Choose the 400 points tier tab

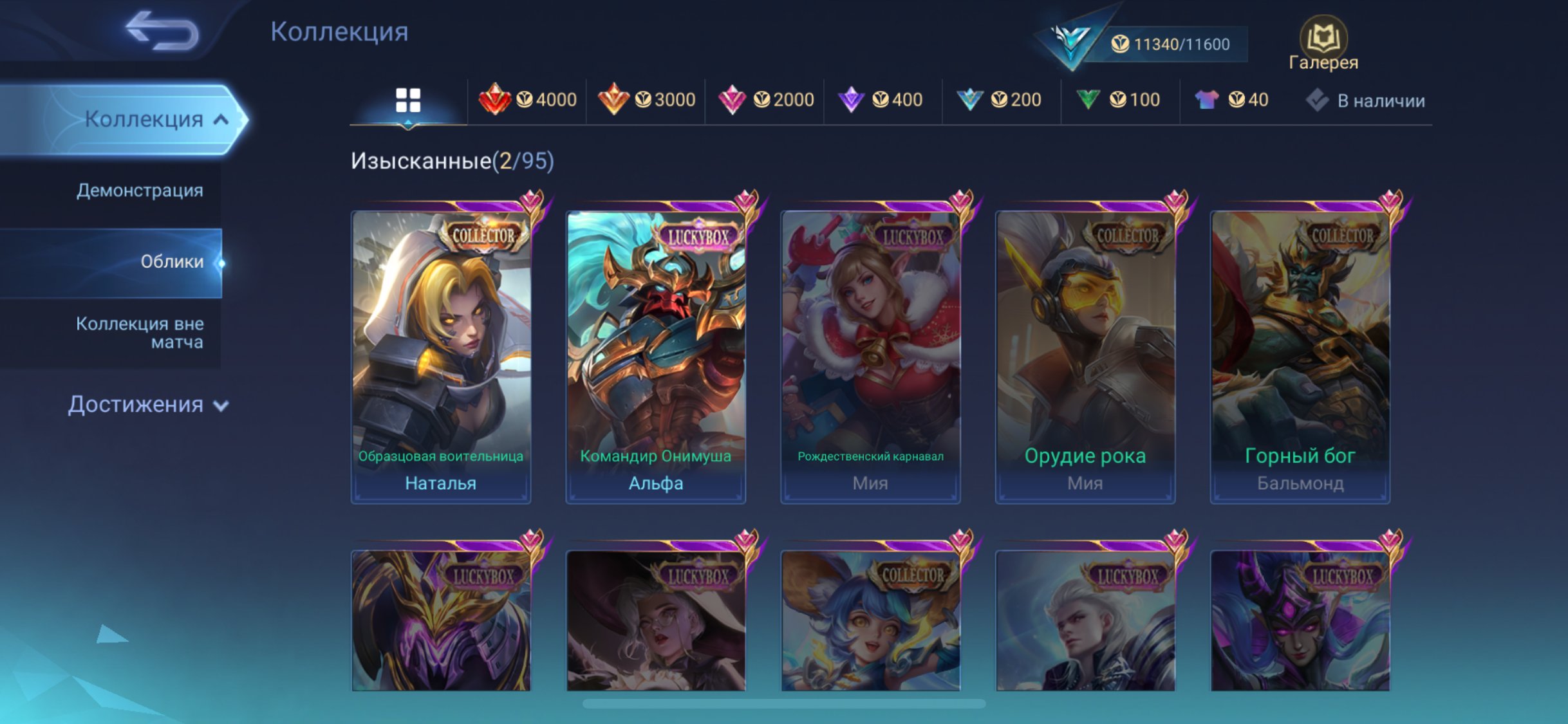881,100
